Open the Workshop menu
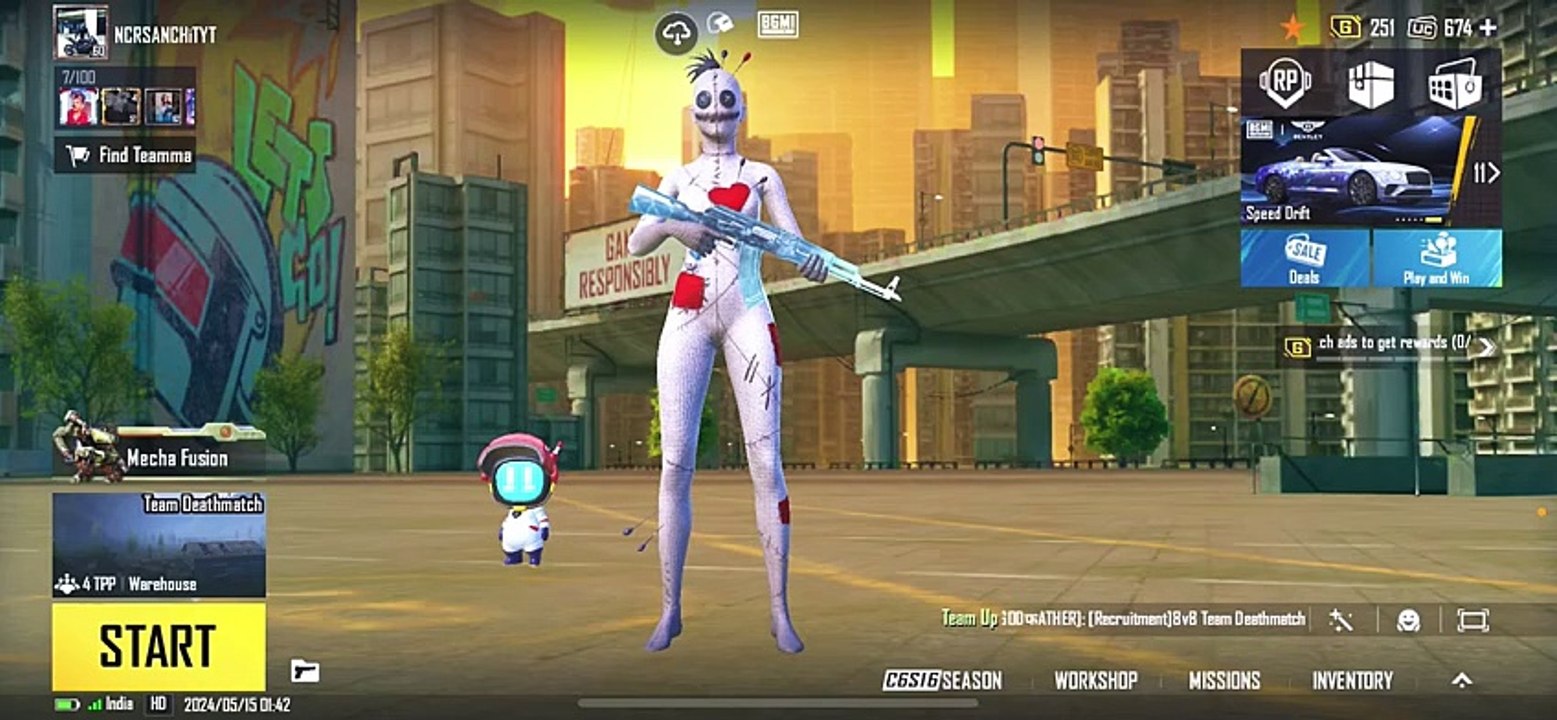Screen dimensions: 1557x720 coord(1096,681)
